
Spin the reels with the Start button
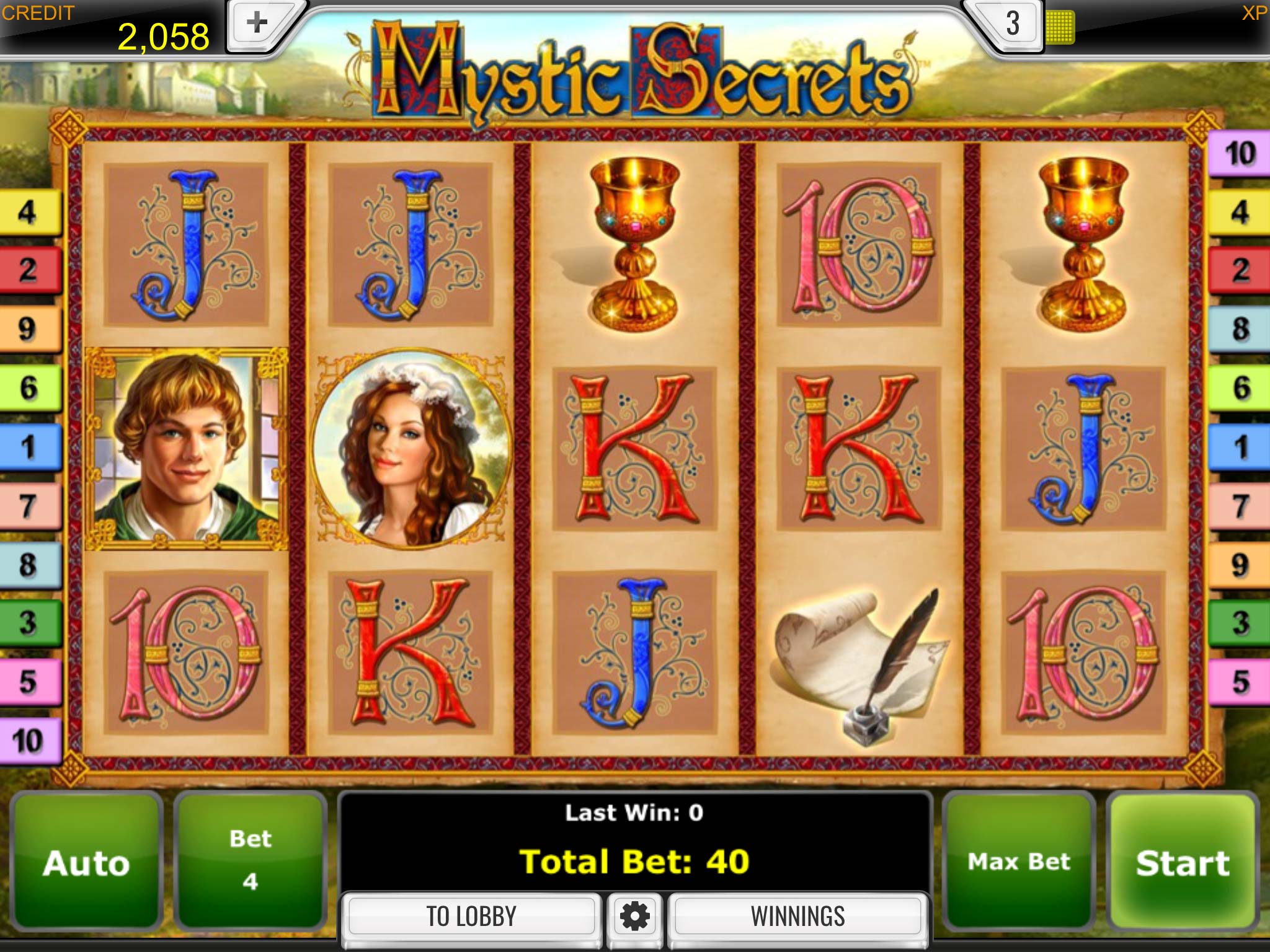tap(1183, 862)
